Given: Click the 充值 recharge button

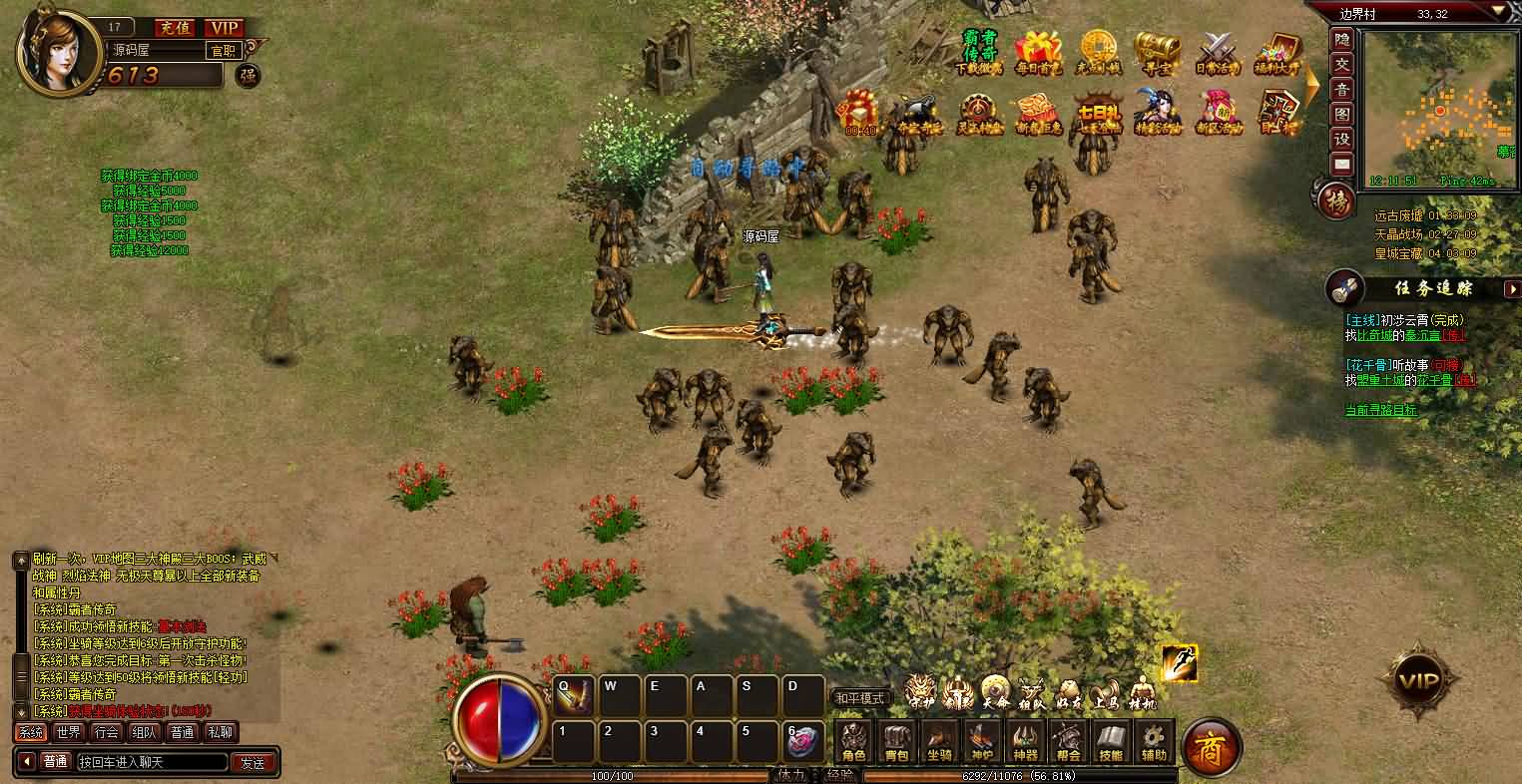Looking at the screenshot, I should pyautogui.click(x=176, y=28).
